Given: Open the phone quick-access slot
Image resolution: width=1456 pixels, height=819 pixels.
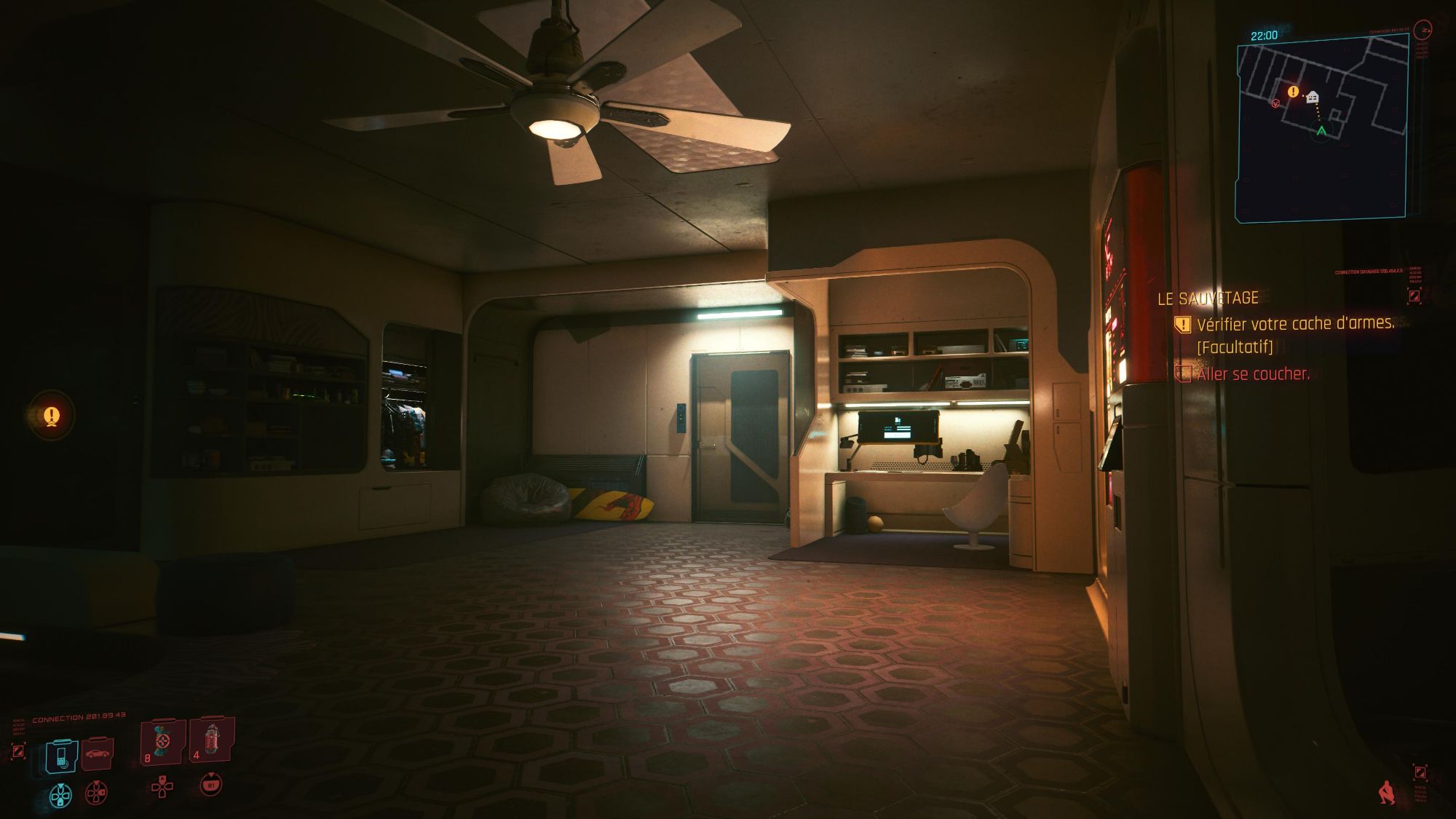Looking at the screenshot, I should tap(61, 756).
